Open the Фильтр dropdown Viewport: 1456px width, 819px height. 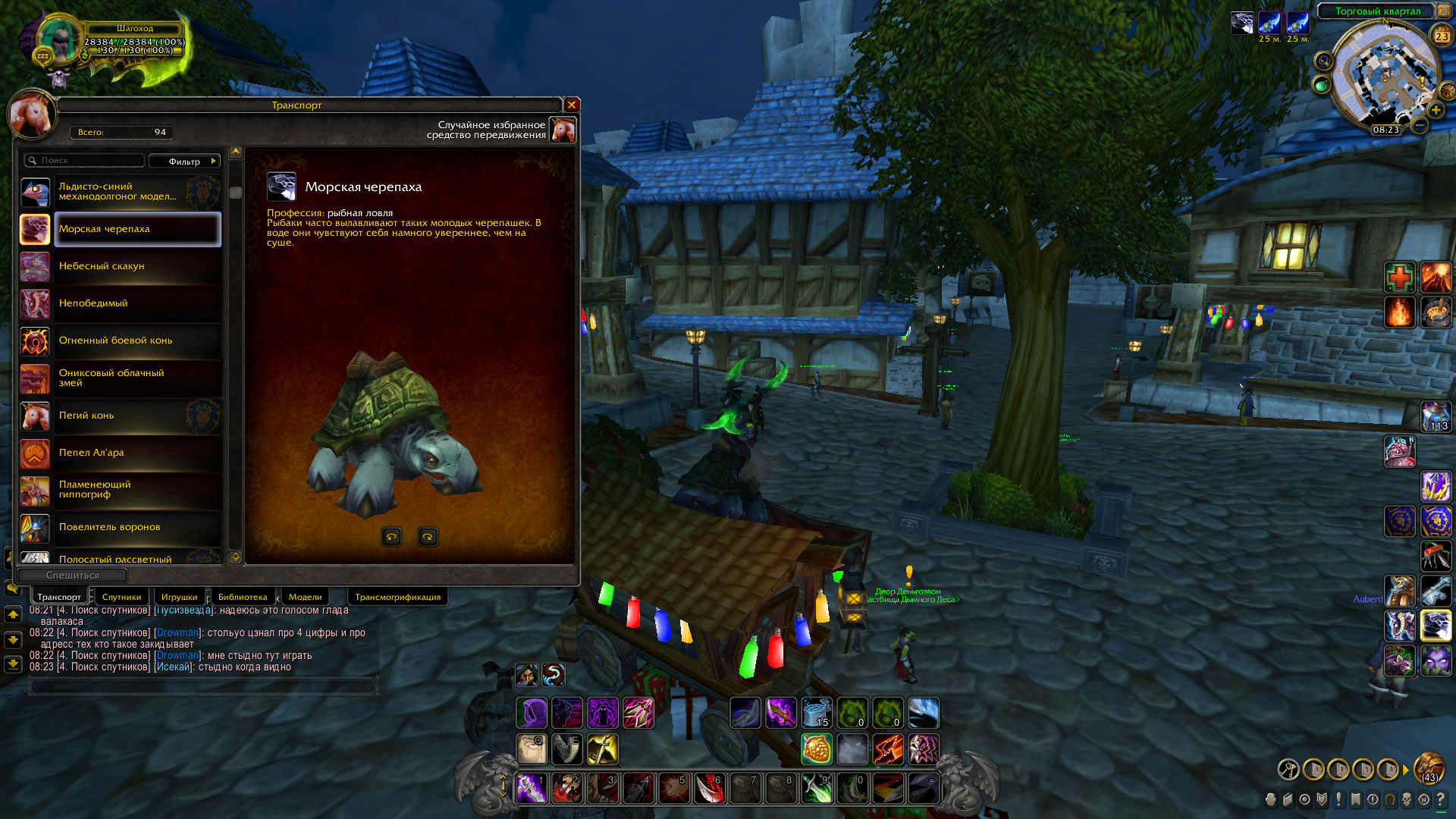[x=184, y=161]
